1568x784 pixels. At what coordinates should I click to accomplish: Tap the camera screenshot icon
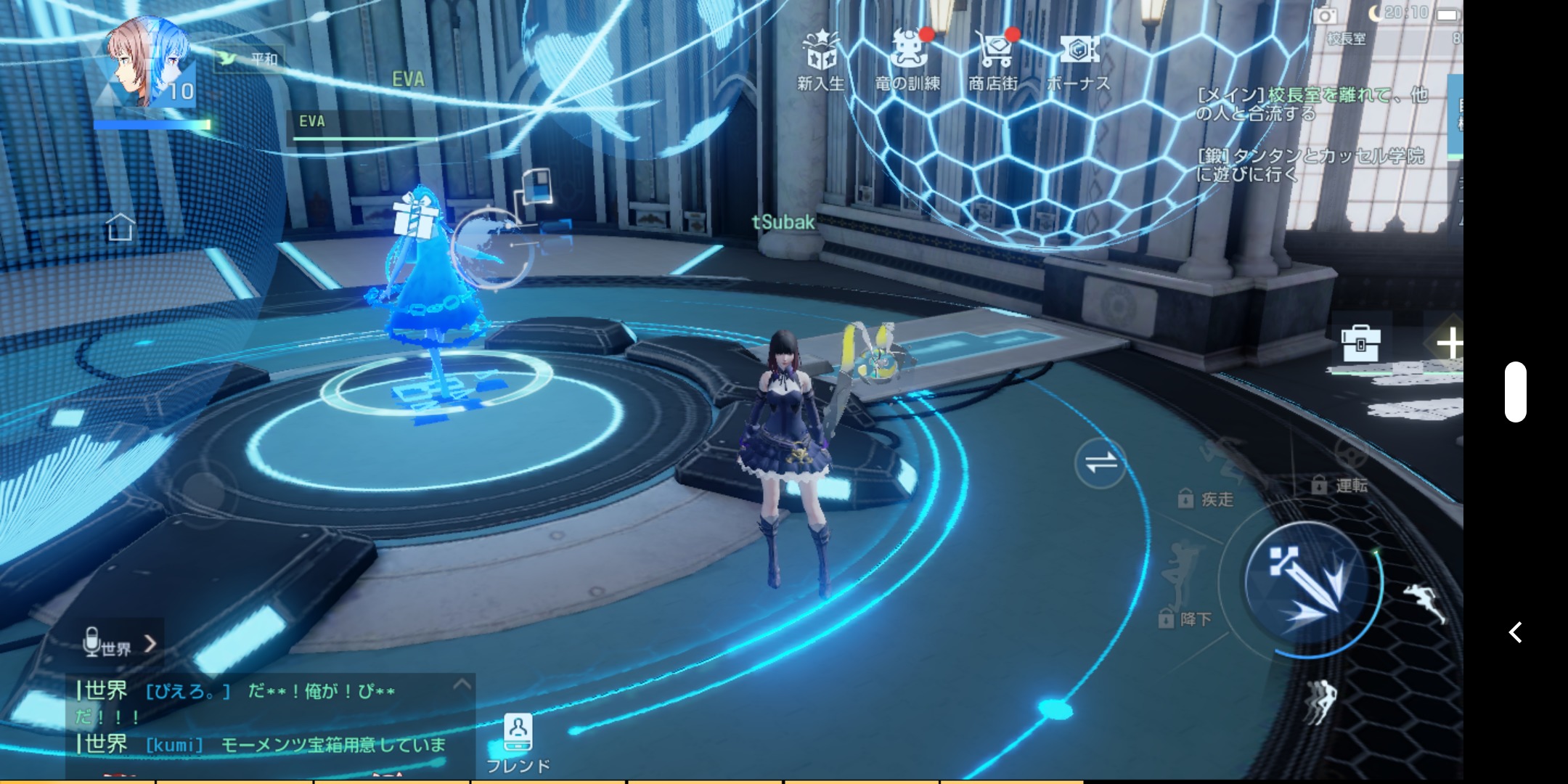[1325, 16]
